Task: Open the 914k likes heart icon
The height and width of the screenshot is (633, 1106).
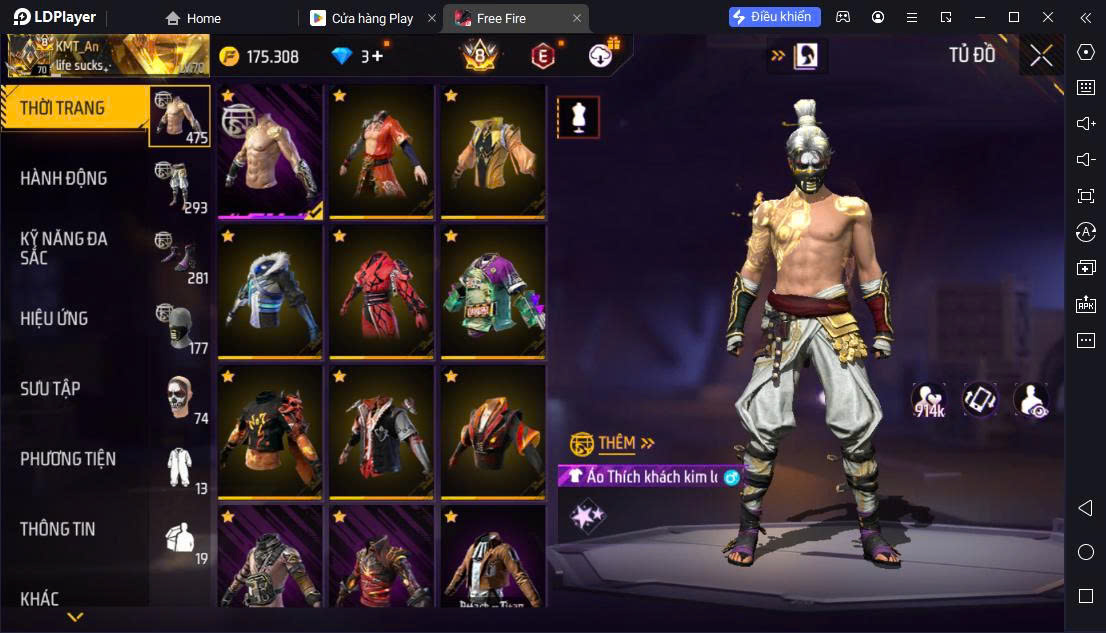Action: point(929,400)
